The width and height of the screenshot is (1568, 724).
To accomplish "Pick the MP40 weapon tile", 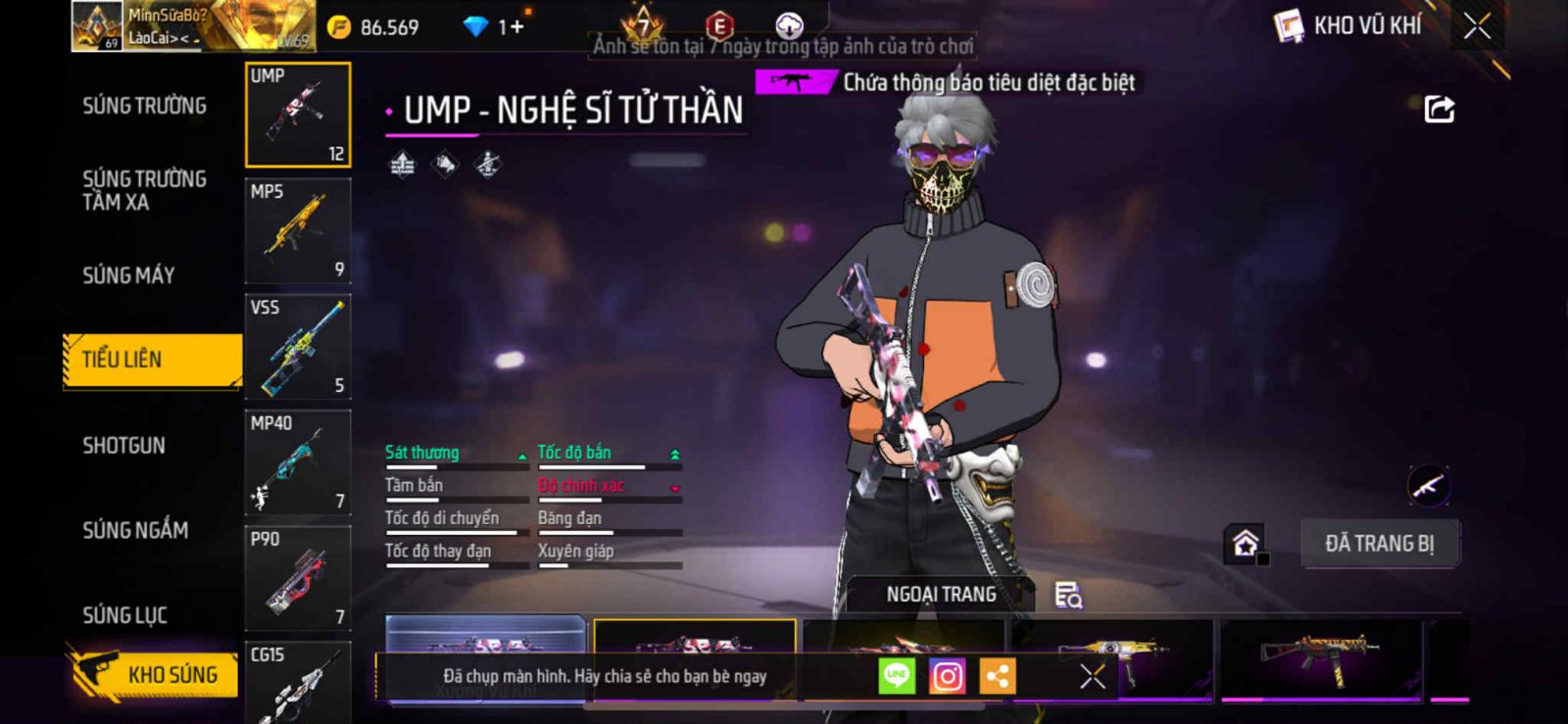I will point(298,462).
